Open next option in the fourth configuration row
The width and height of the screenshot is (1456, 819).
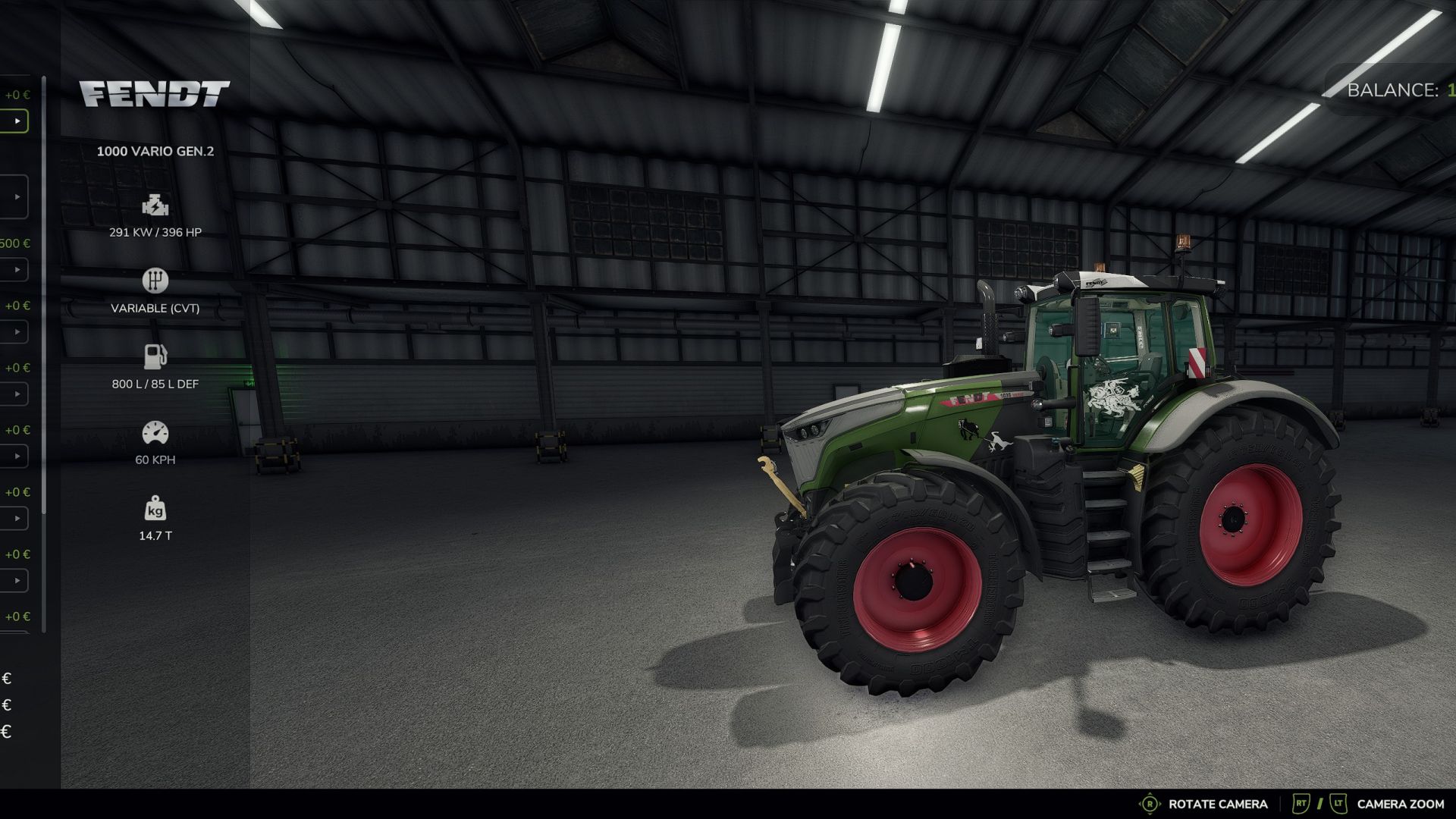coord(17,331)
